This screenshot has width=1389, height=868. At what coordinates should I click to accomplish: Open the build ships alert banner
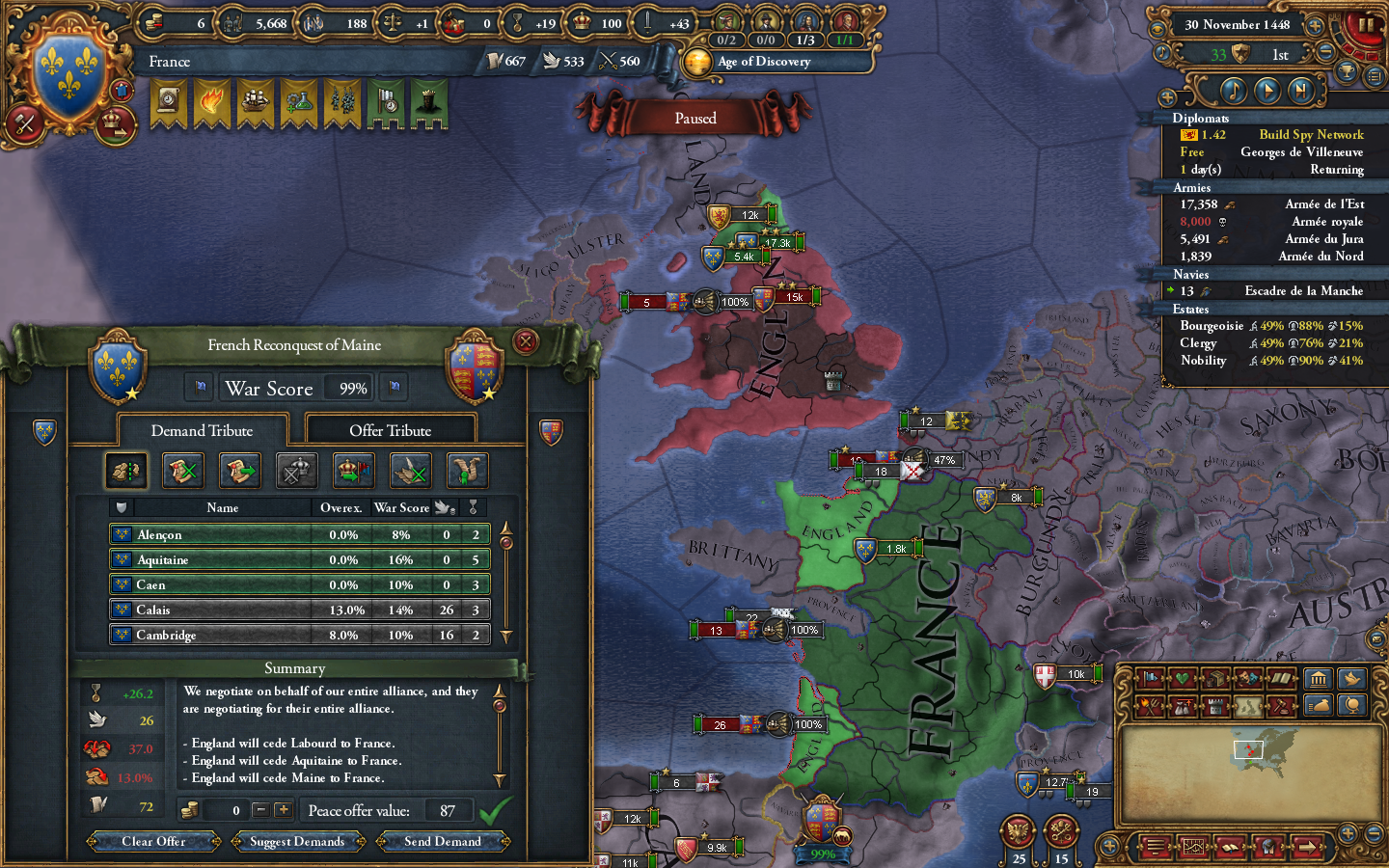pyautogui.click(x=254, y=104)
